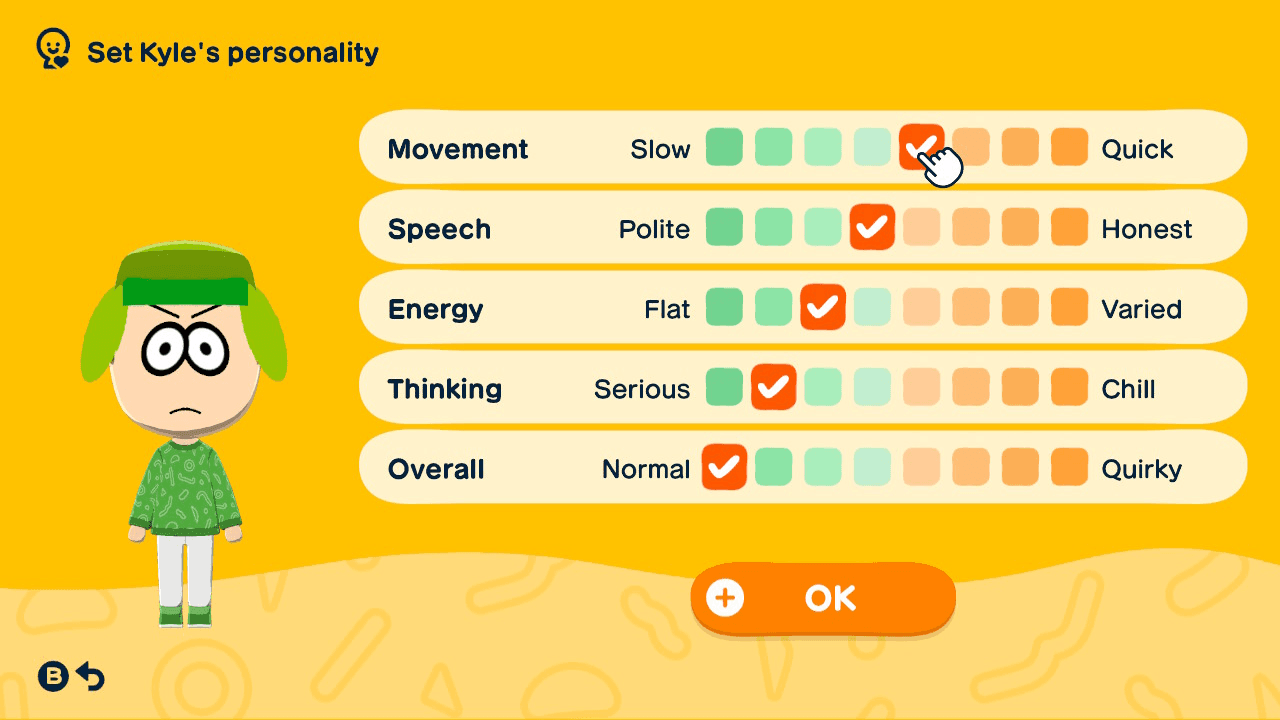Click the Set Kyle's personality heading

click(233, 53)
